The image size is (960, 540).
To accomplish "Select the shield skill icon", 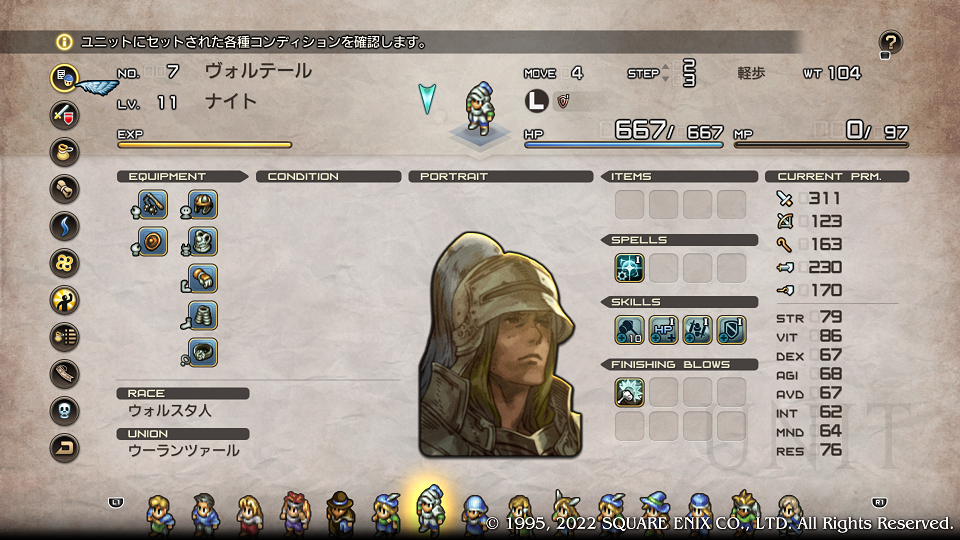I will pyautogui.click(x=732, y=330).
